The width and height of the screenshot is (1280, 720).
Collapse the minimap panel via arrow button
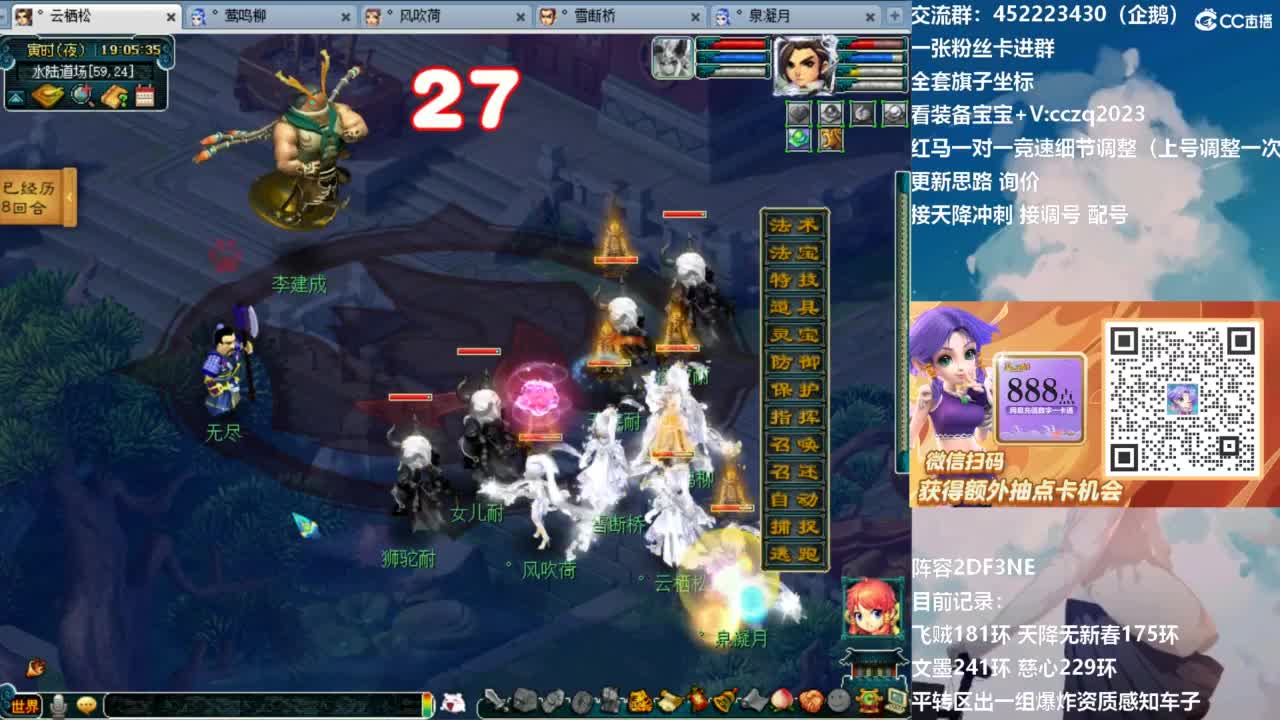click(15, 97)
